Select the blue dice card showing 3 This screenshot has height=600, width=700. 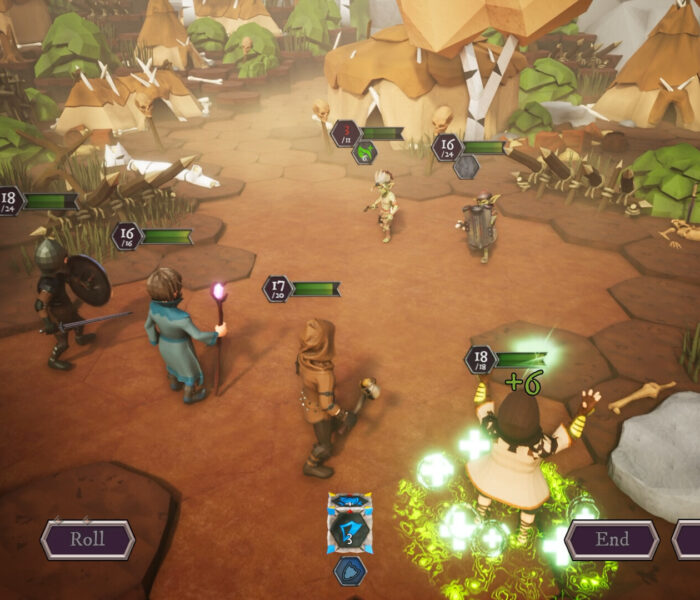350,524
